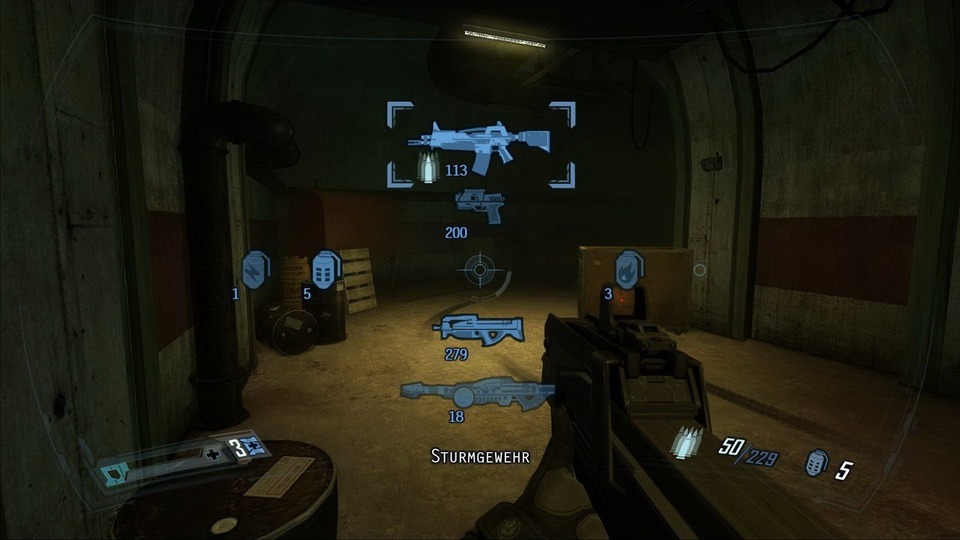Choose the pistol with 200 rounds

pos(480,203)
